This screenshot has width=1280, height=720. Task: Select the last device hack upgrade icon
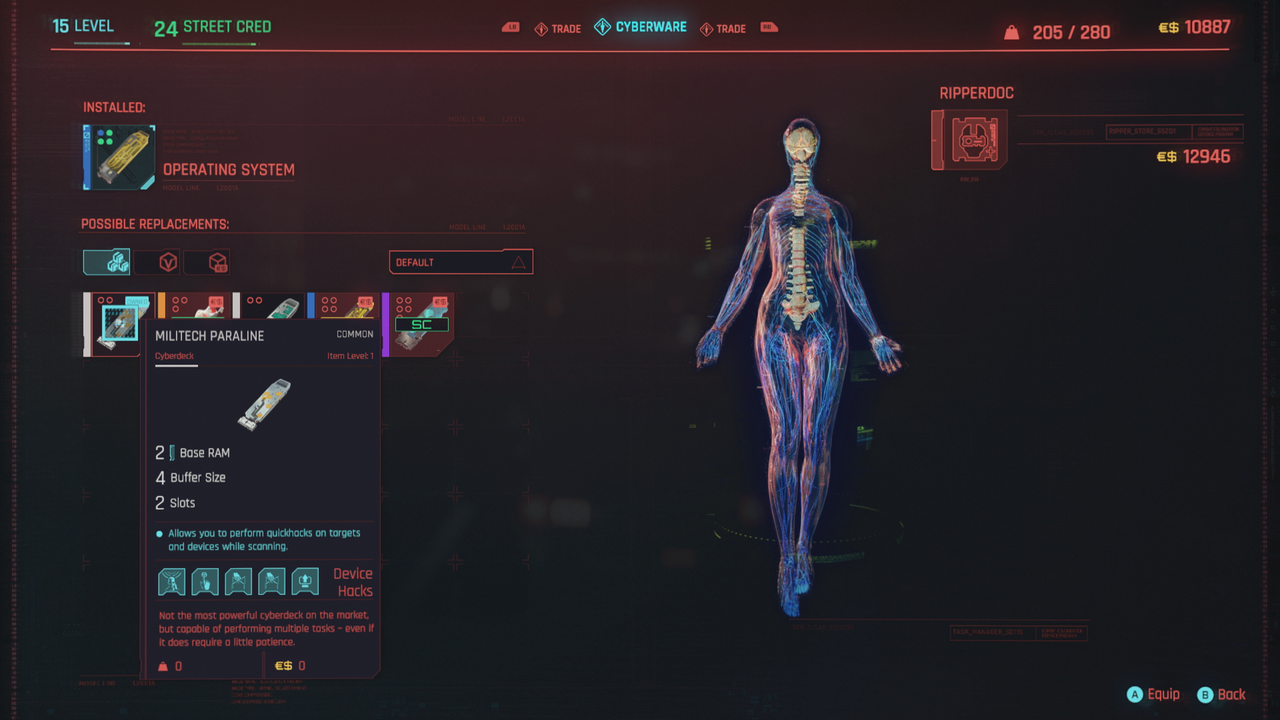click(x=303, y=581)
